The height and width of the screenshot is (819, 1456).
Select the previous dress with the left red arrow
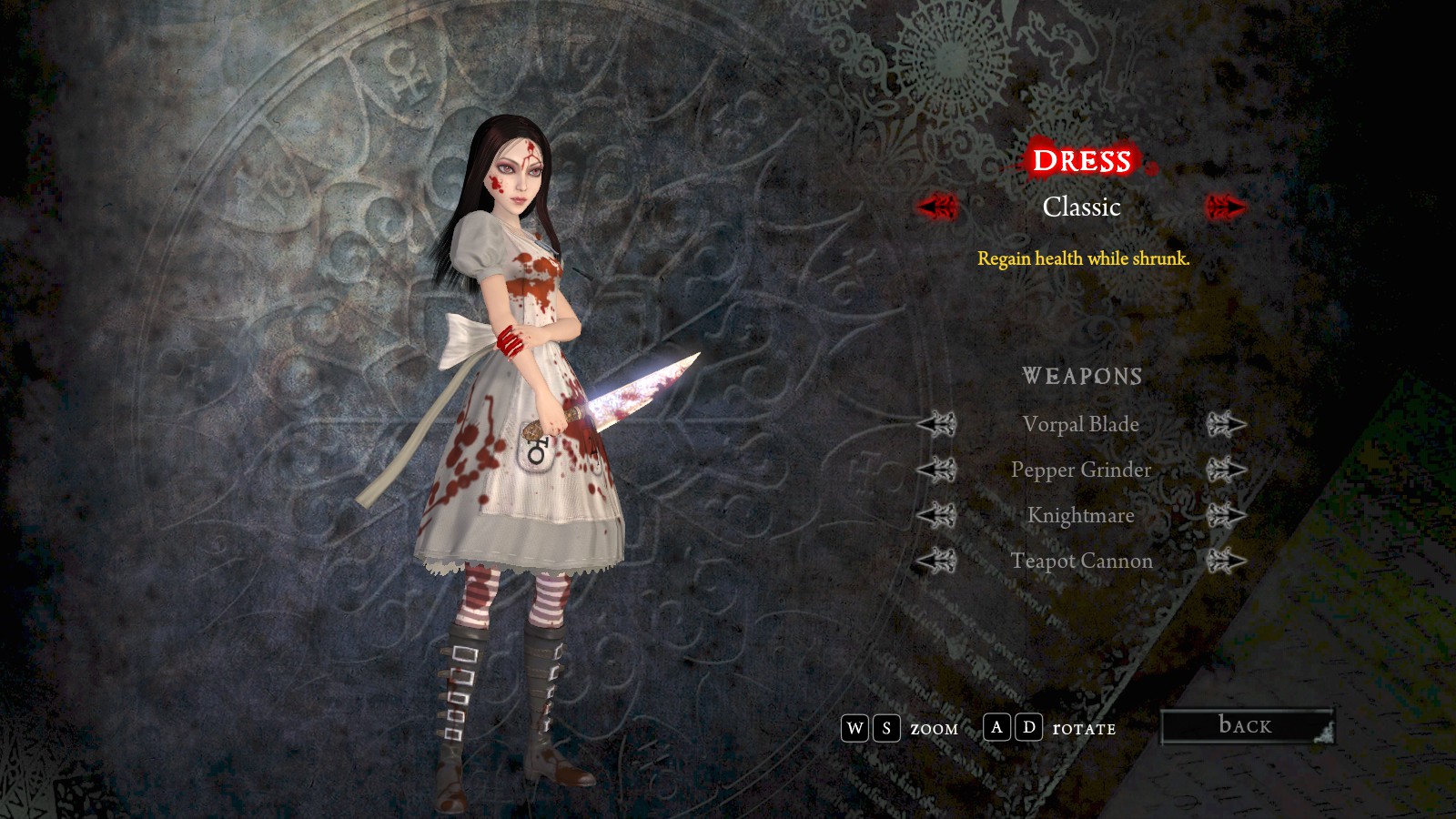pyautogui.click(x=937, y=207)
